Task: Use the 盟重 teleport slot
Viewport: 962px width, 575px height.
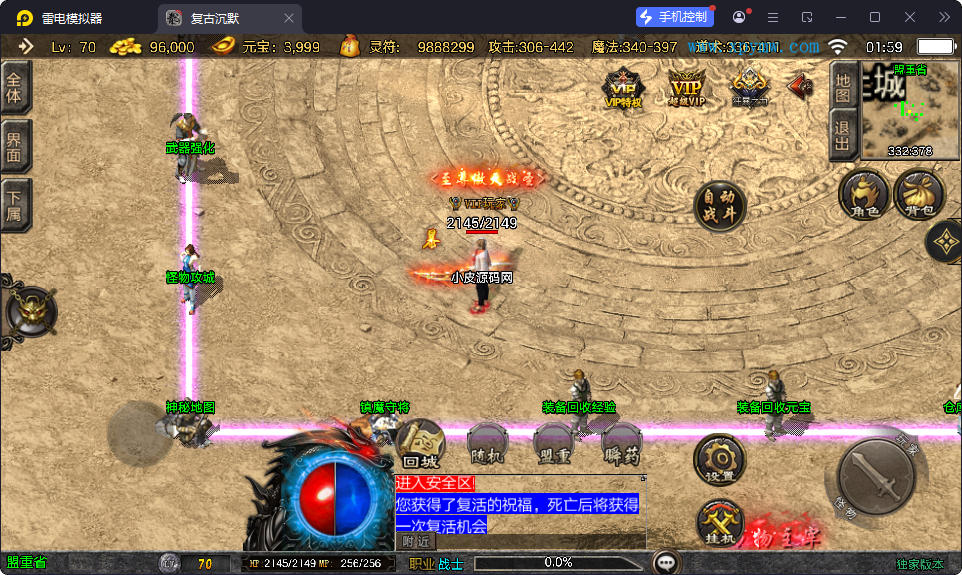Action: (553, 444)
